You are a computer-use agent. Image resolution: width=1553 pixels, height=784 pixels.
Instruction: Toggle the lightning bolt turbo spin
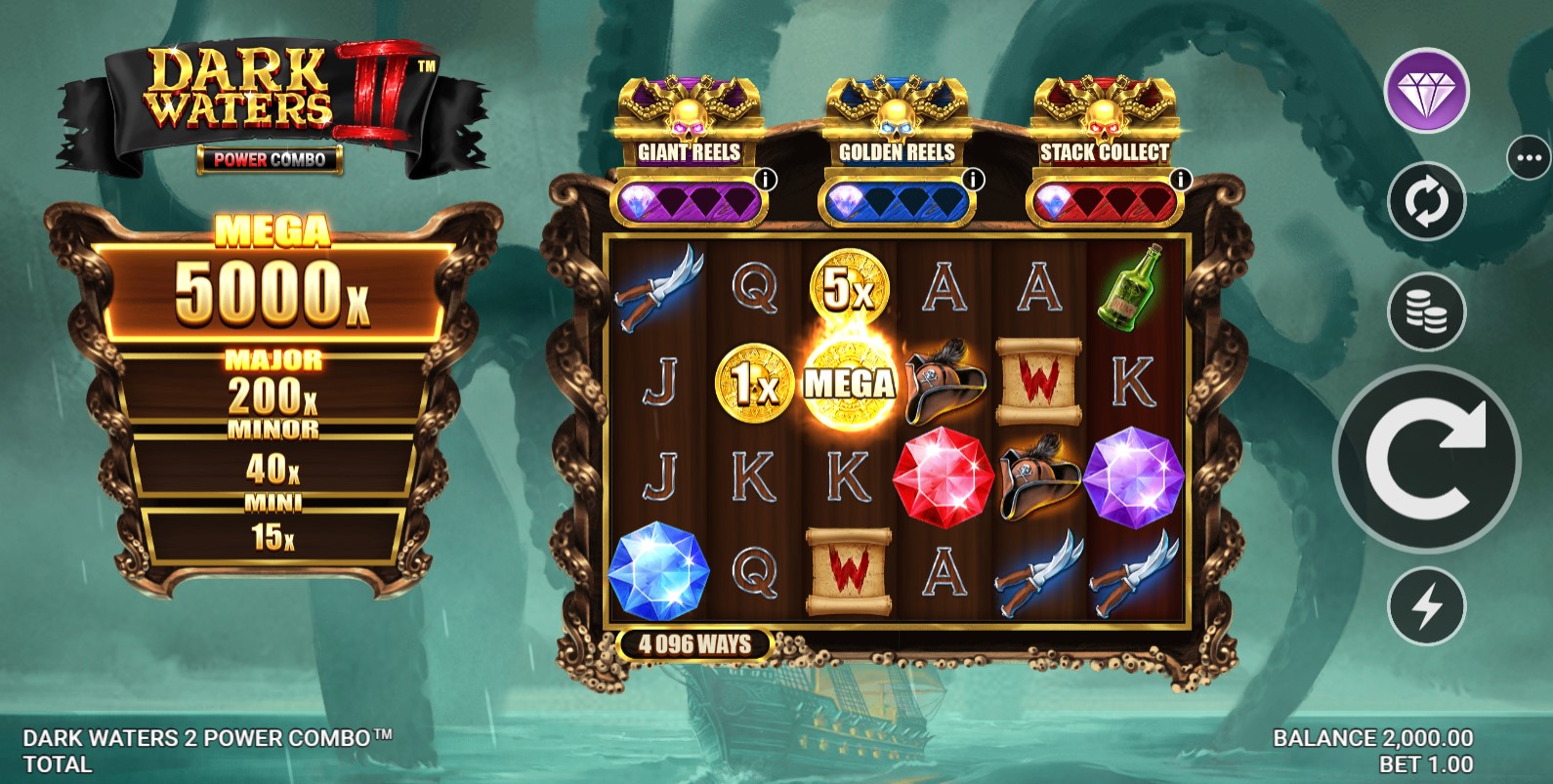pos(1426,606)
